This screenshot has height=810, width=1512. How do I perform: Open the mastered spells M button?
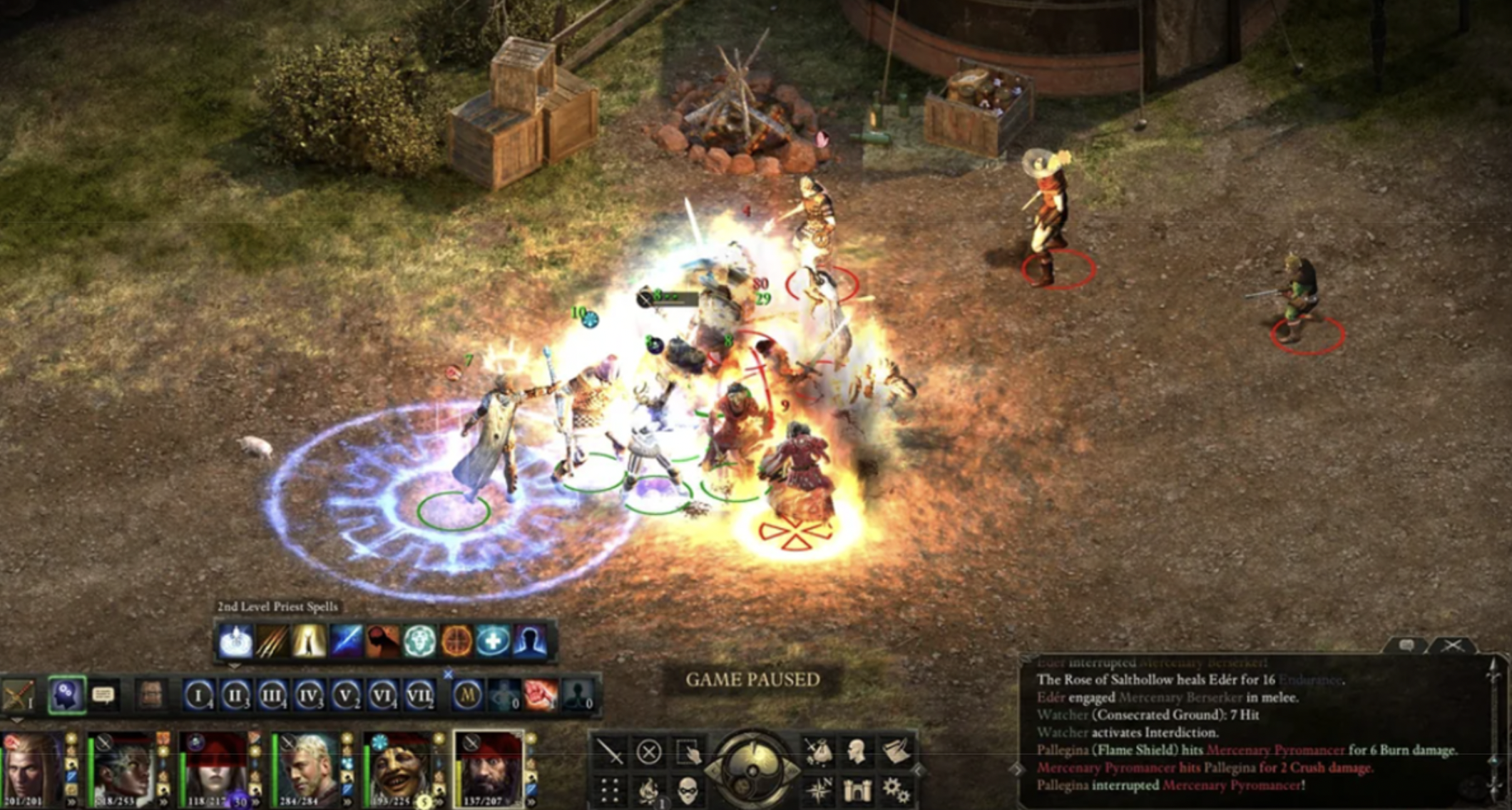point(467,694)
